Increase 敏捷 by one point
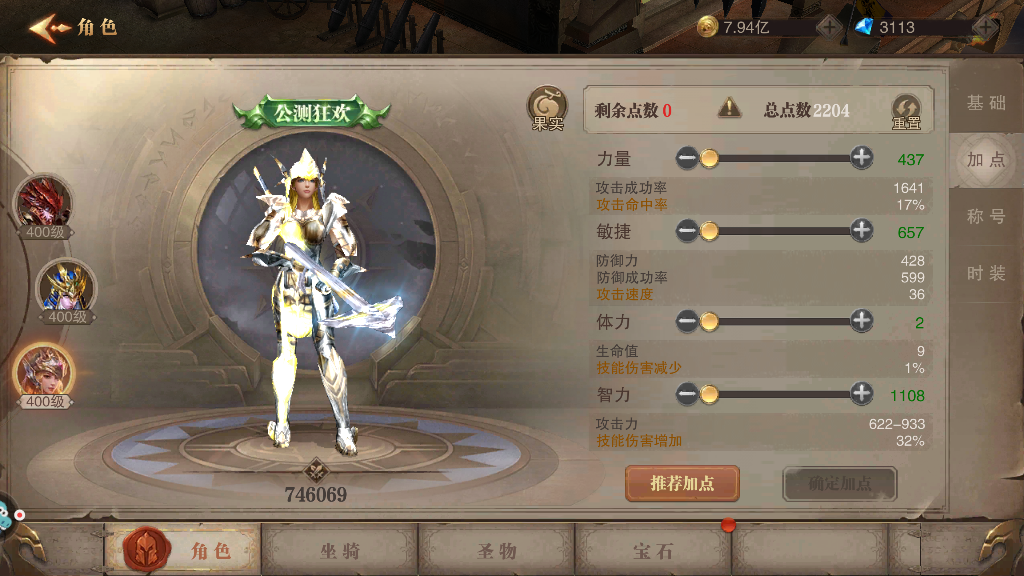This screenshot has height=576, width=1024. 862,231
